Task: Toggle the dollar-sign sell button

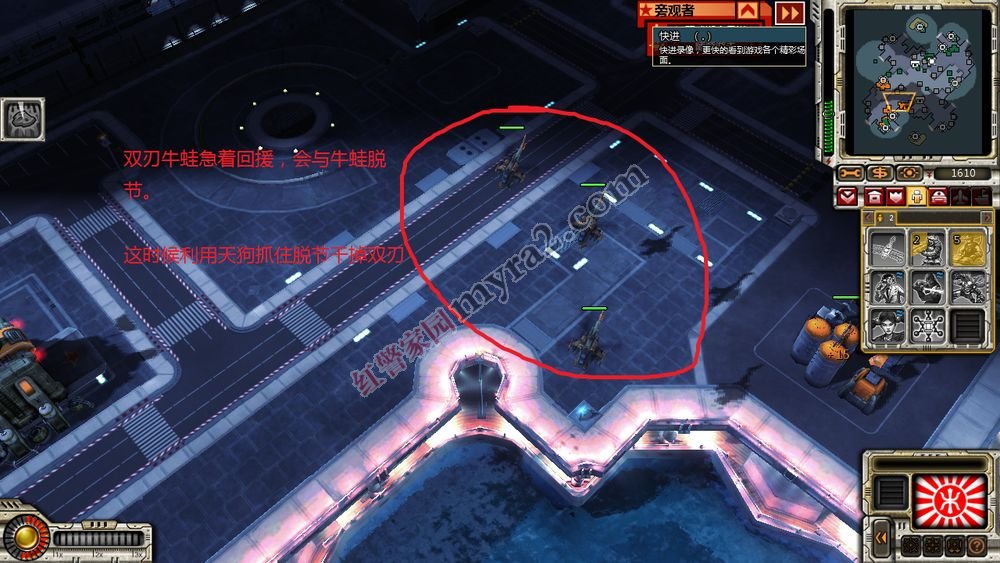Action: (x=881, y=174)
